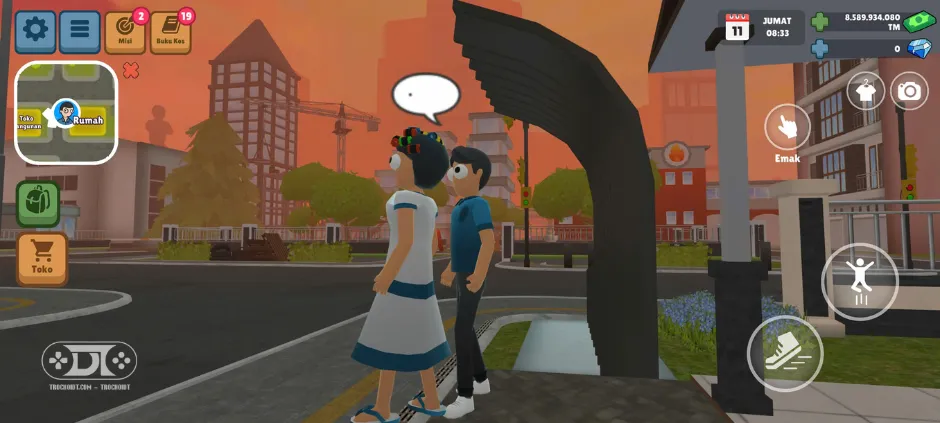The height and width of the screenshot is (423, 940).
Task: Open the Toko shop cart button
Action: pyautogui.click(x=42, y=257)
